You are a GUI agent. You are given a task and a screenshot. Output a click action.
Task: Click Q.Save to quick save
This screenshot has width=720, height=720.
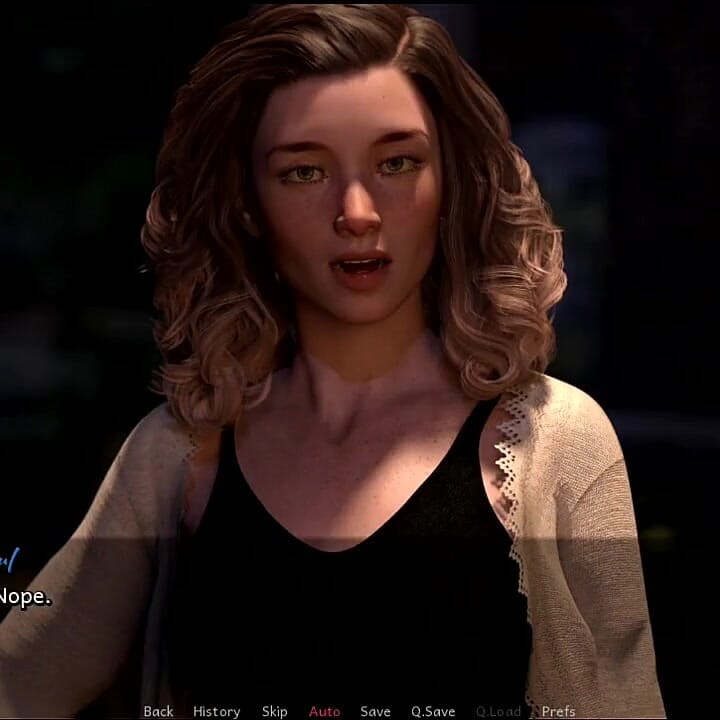pos(433,711)
